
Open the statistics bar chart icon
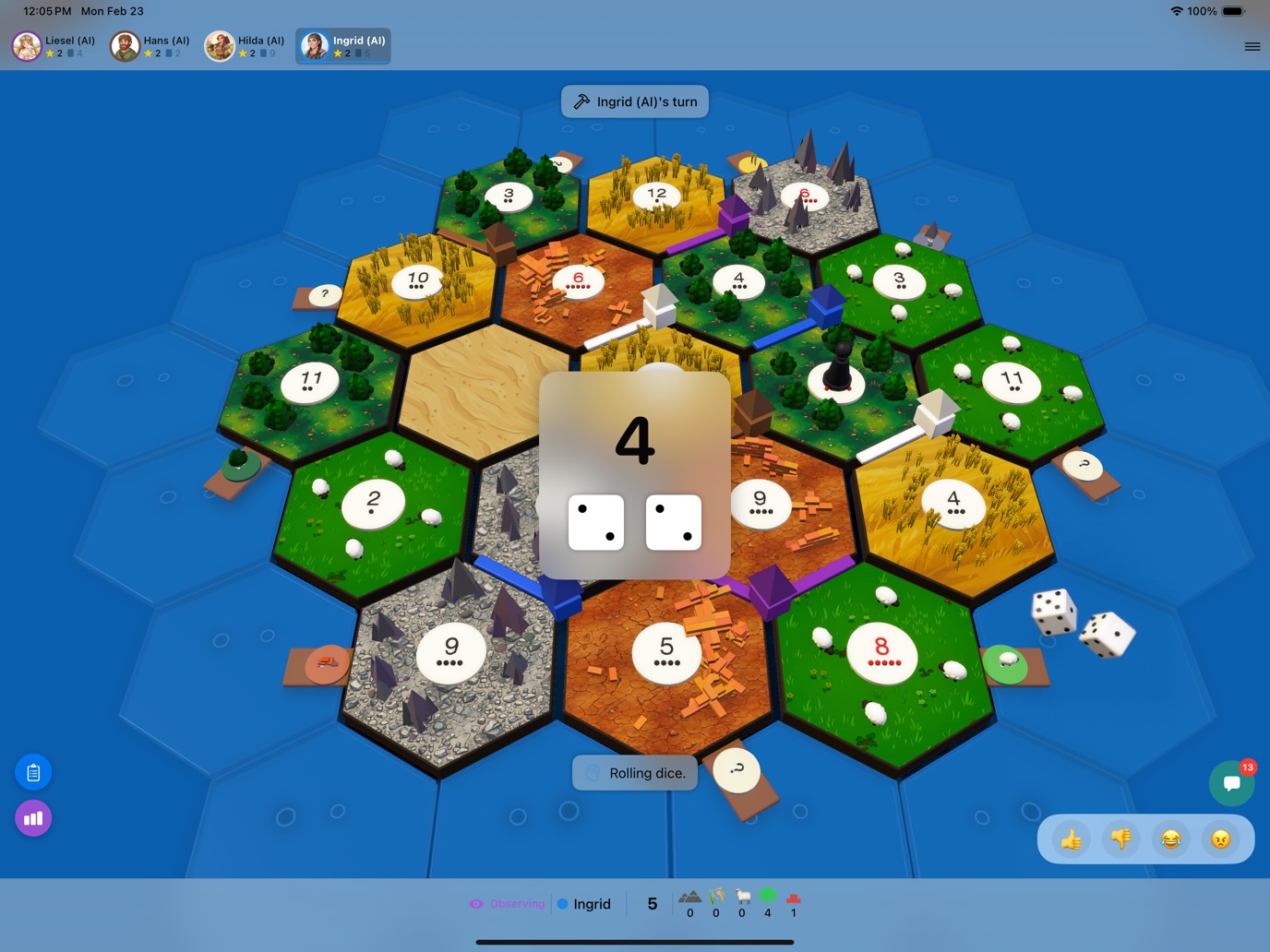tap(33, 817)
